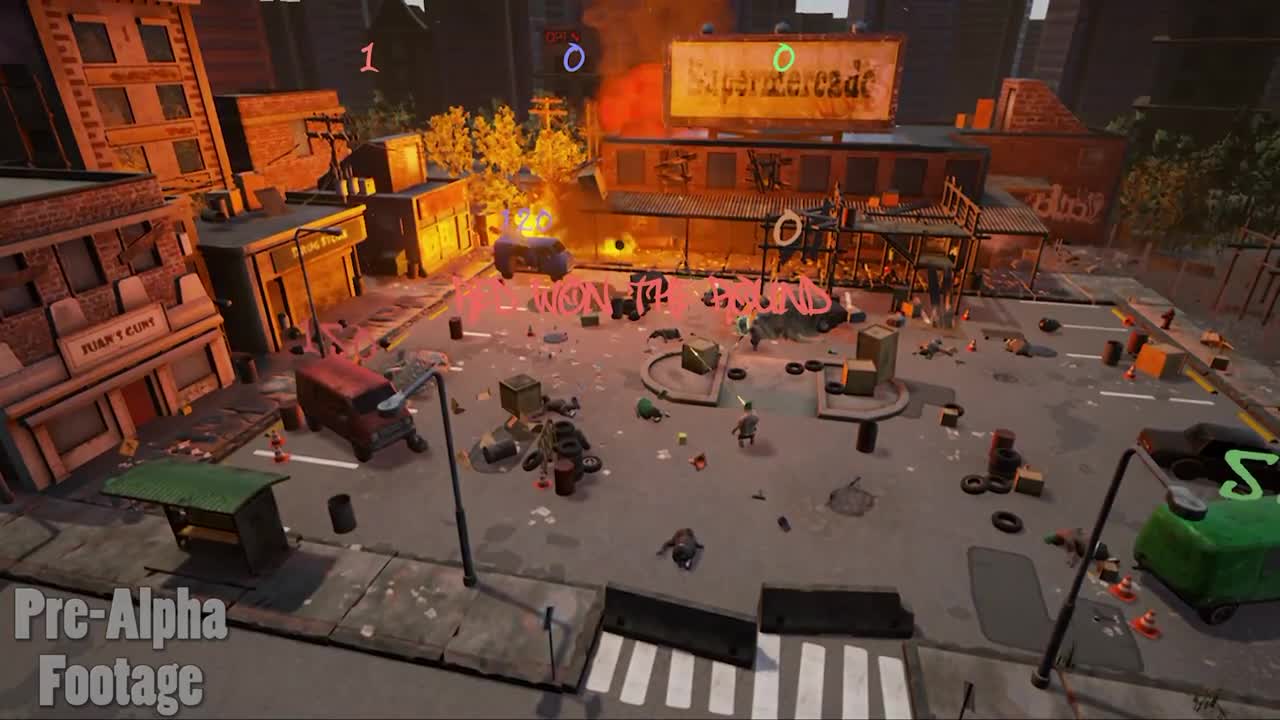Click the red team score "1"
1280x720 pixels.
pyautogui.click(x=368, y=55)
